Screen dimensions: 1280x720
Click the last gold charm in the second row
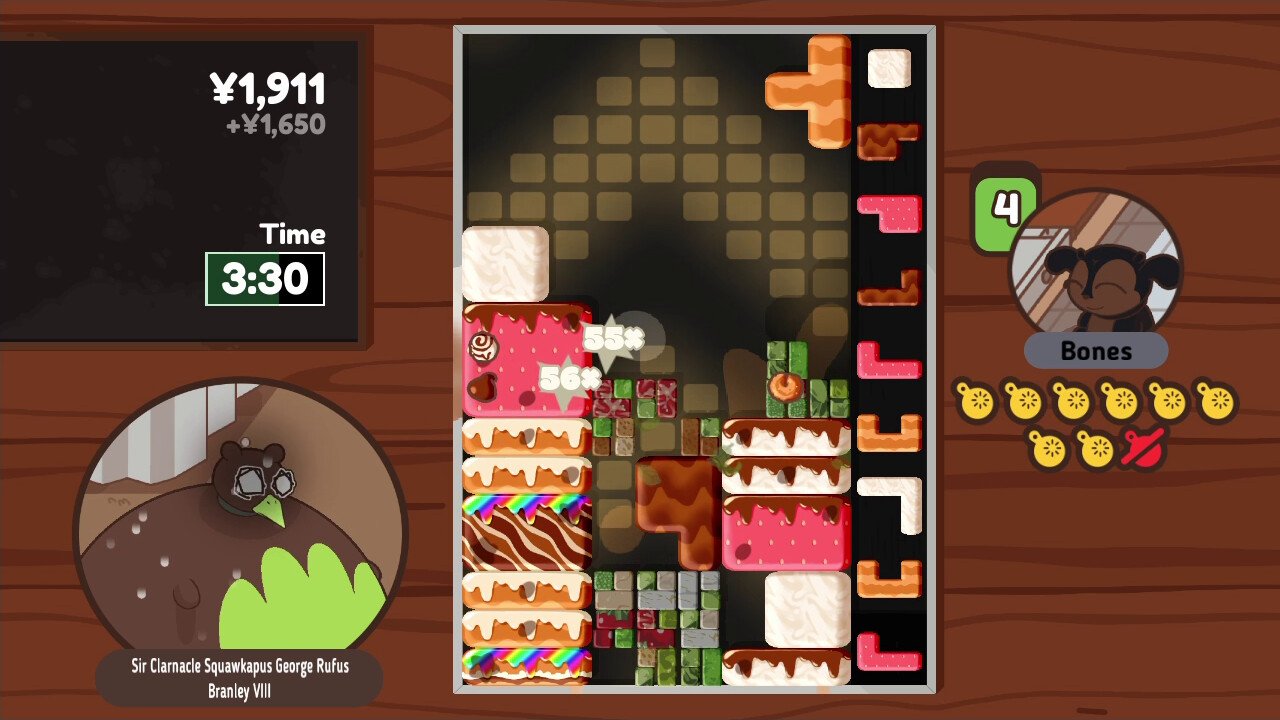[1096, 449]
